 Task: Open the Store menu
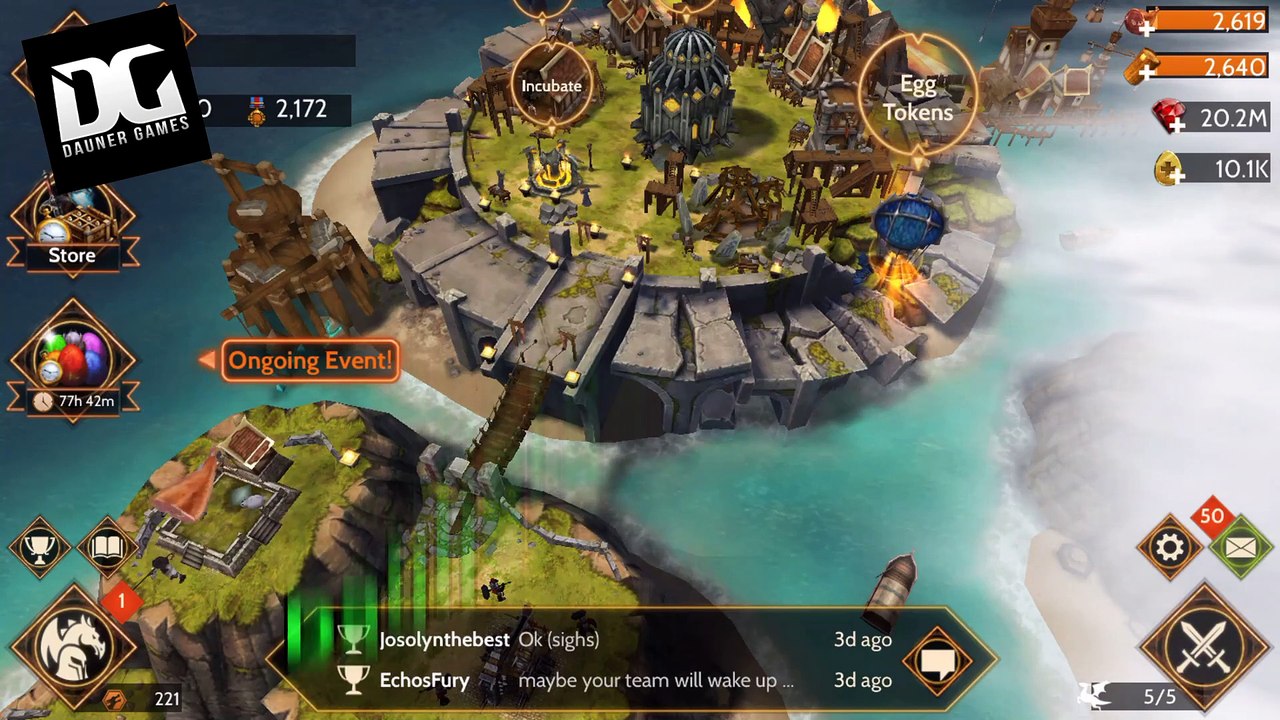[x=72, y=228]
